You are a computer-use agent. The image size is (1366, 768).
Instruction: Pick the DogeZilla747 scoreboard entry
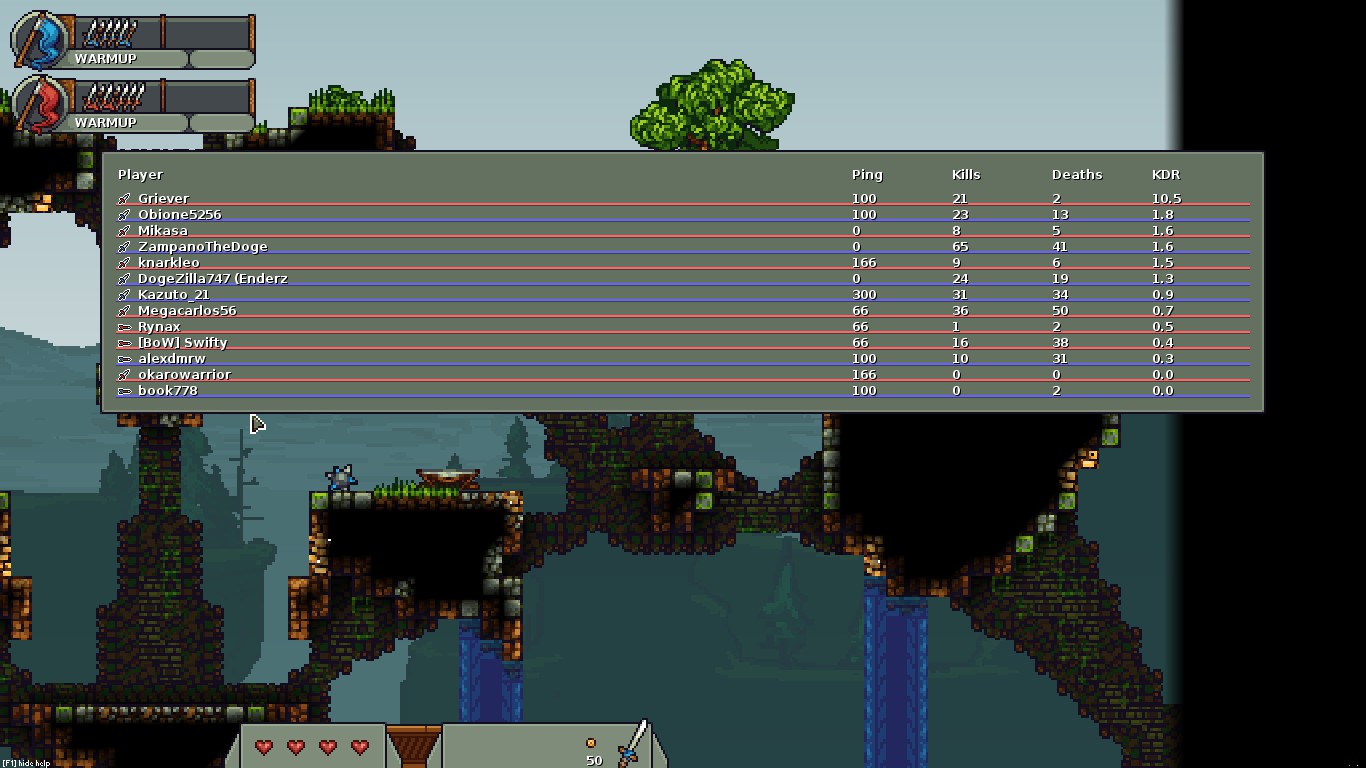pyautogui.click(x=212, y=278)
